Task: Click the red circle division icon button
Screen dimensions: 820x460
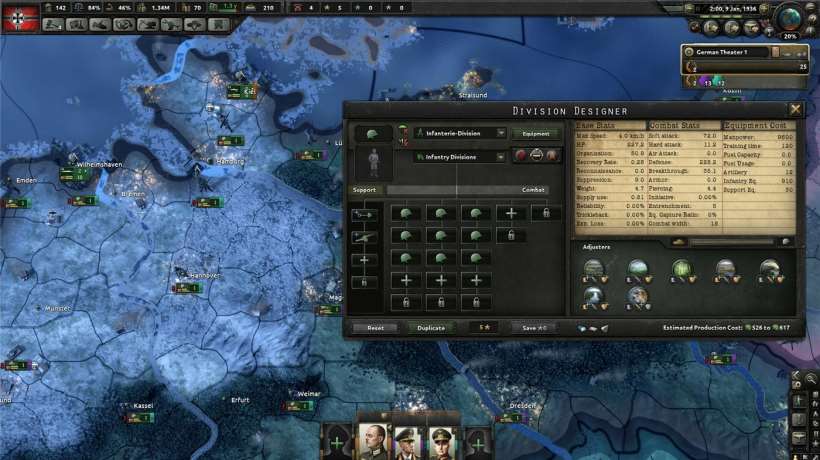Action: [520, 156]
